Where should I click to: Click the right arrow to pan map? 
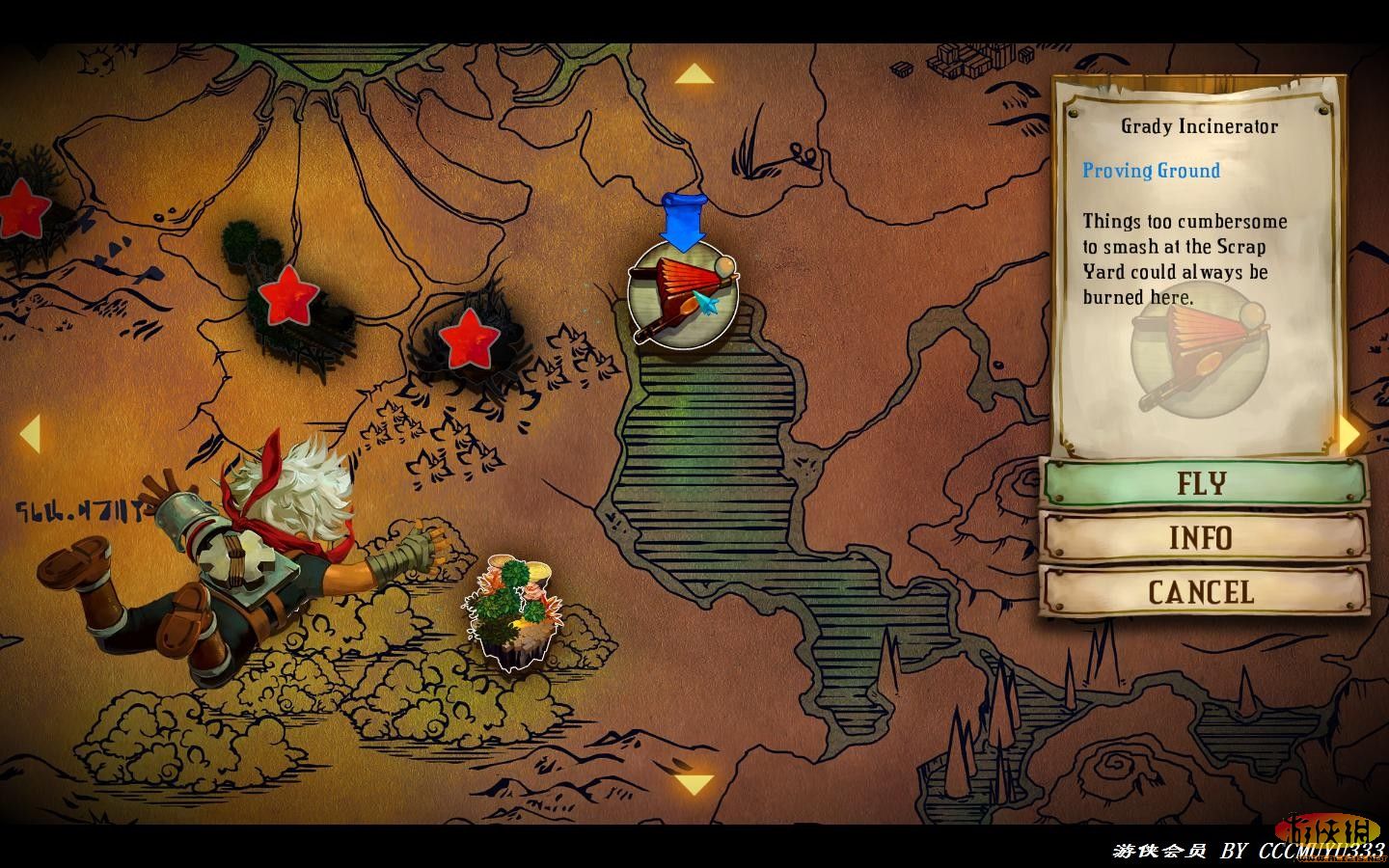(1350, 434)
